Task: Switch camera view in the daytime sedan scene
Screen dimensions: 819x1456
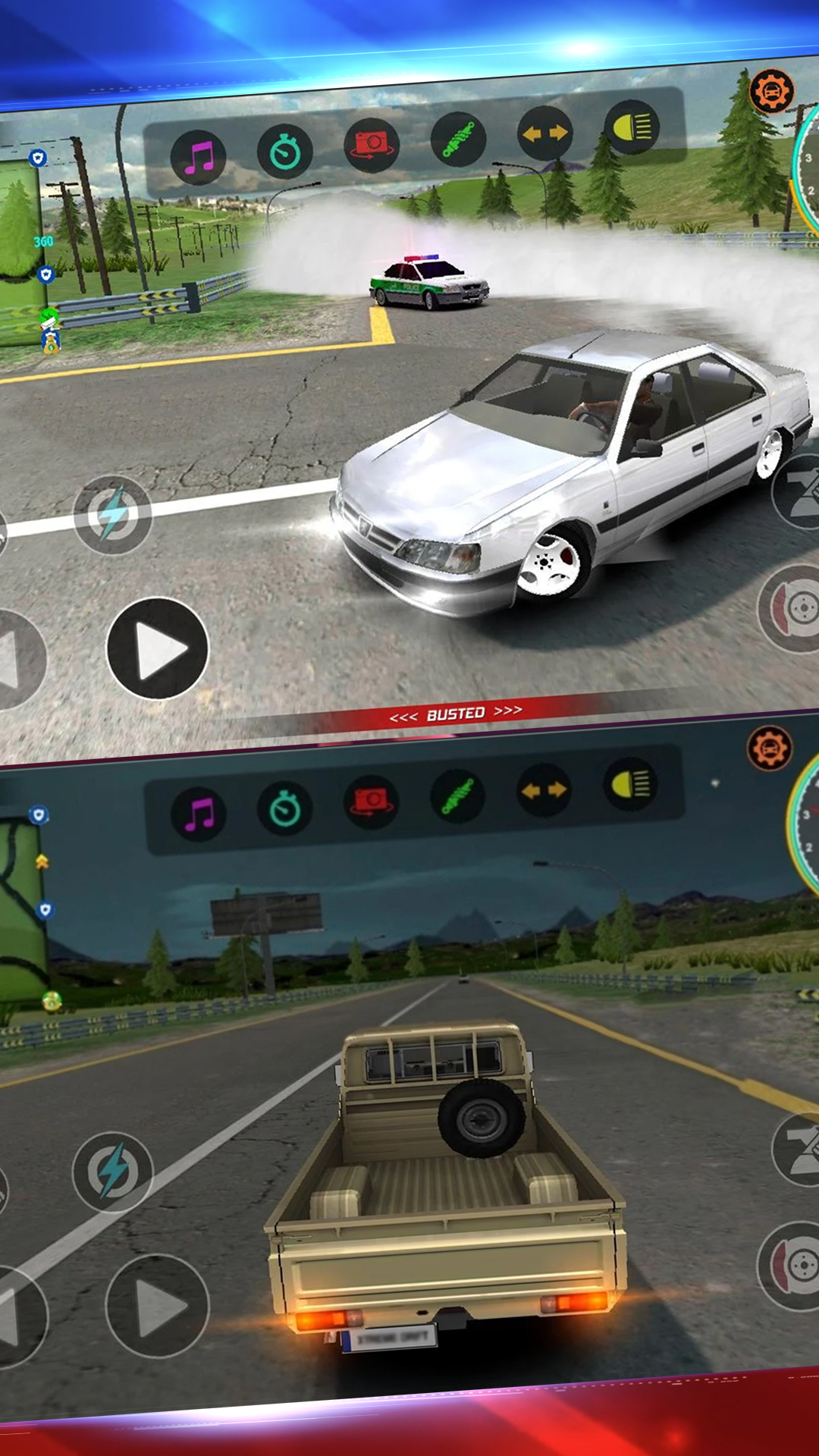Action: point(372,145)
